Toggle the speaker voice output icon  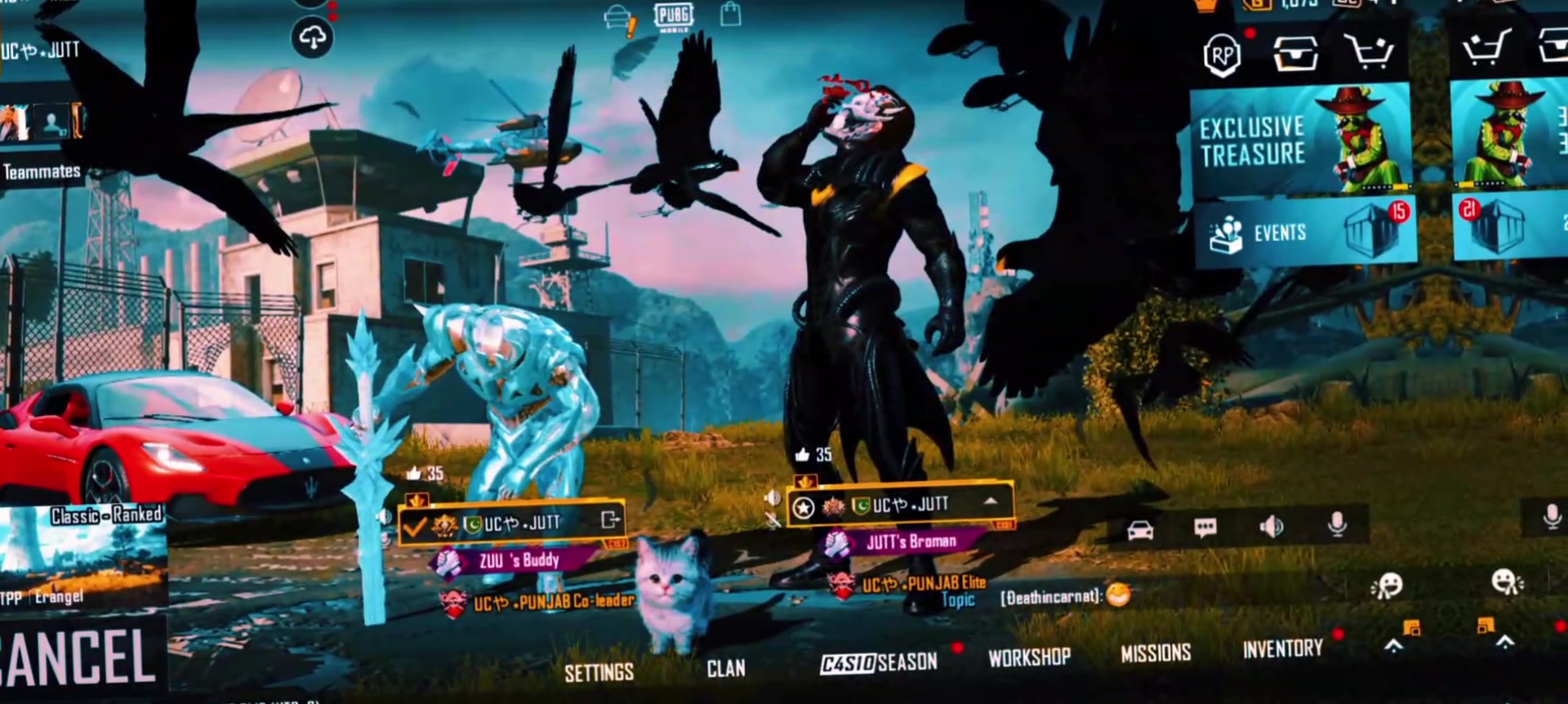(x=1271, y=526)
